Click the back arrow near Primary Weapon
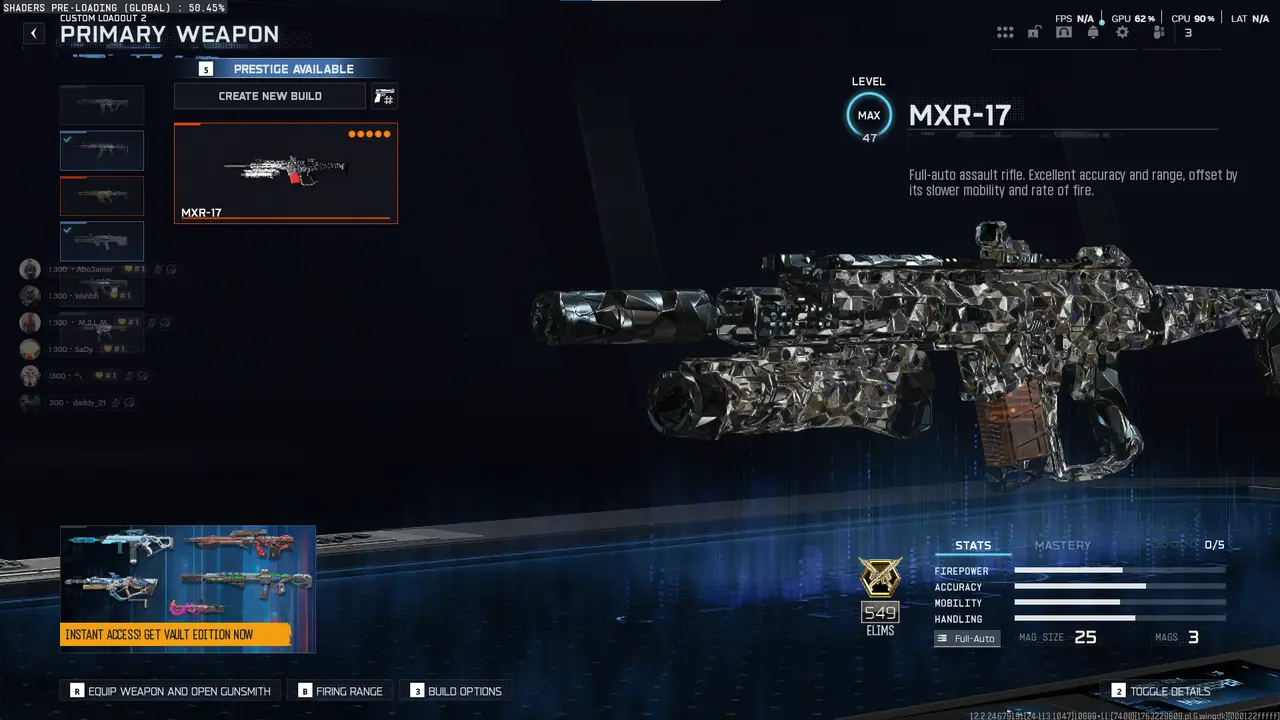 point(33,33)
